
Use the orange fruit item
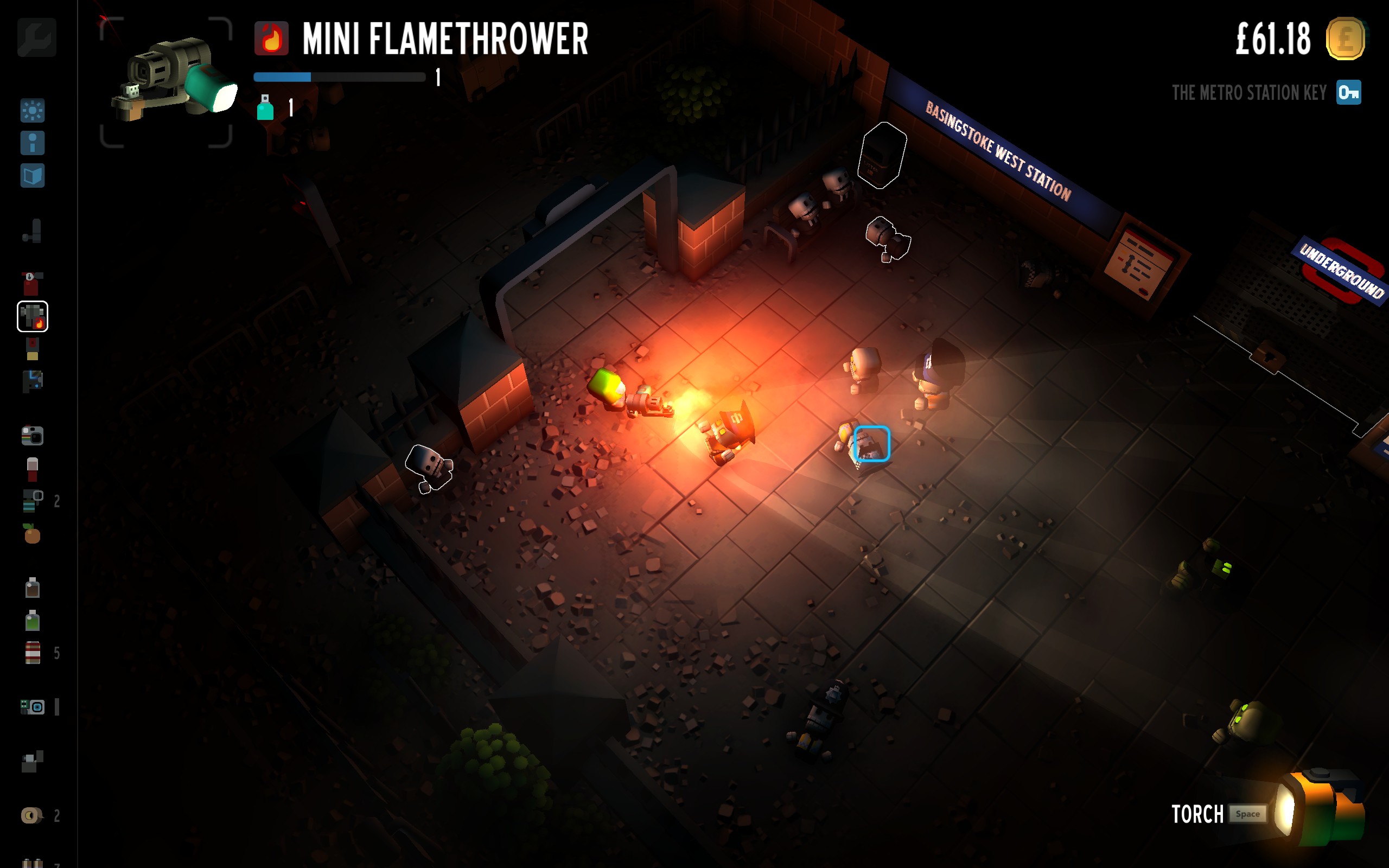tap(32, 534)
